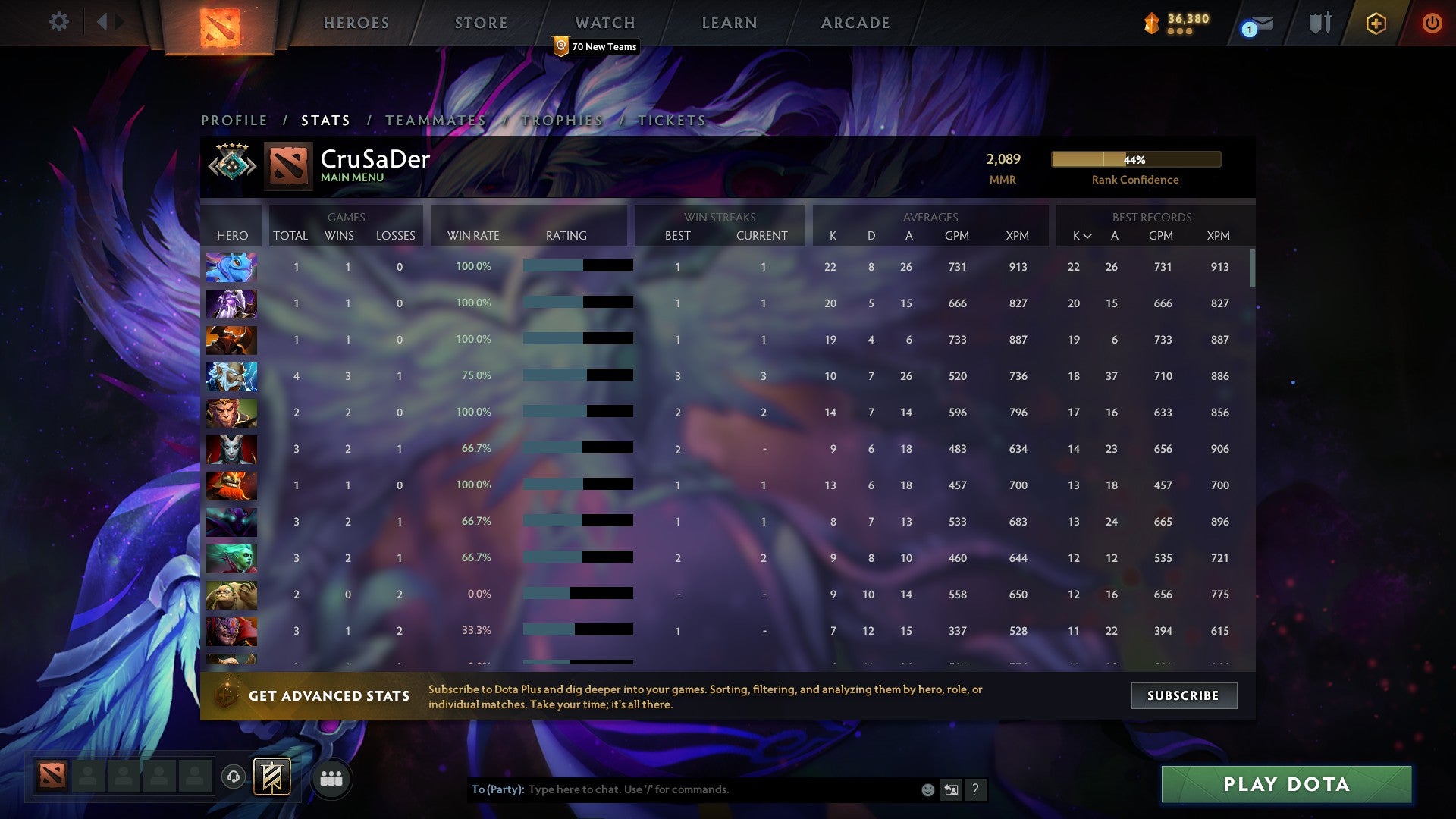
Task: Open the settings gear in the top-left corner
Action: click(x=59, y=22)
